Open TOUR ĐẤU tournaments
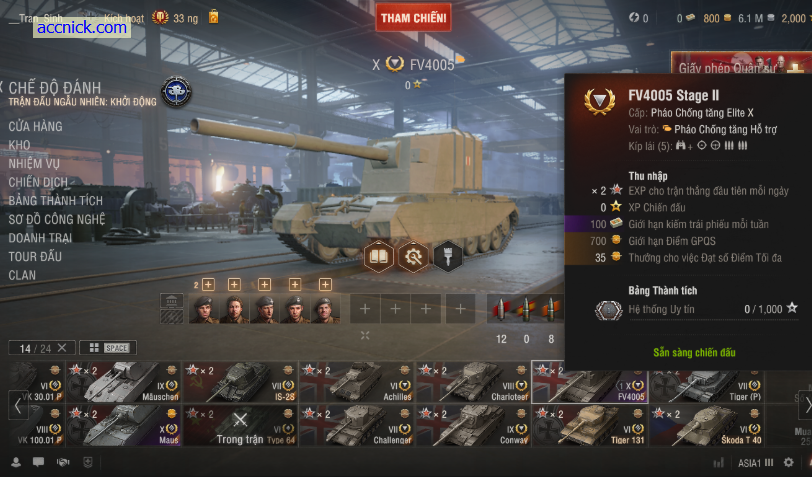812x477 pixels. pos(35,256)
